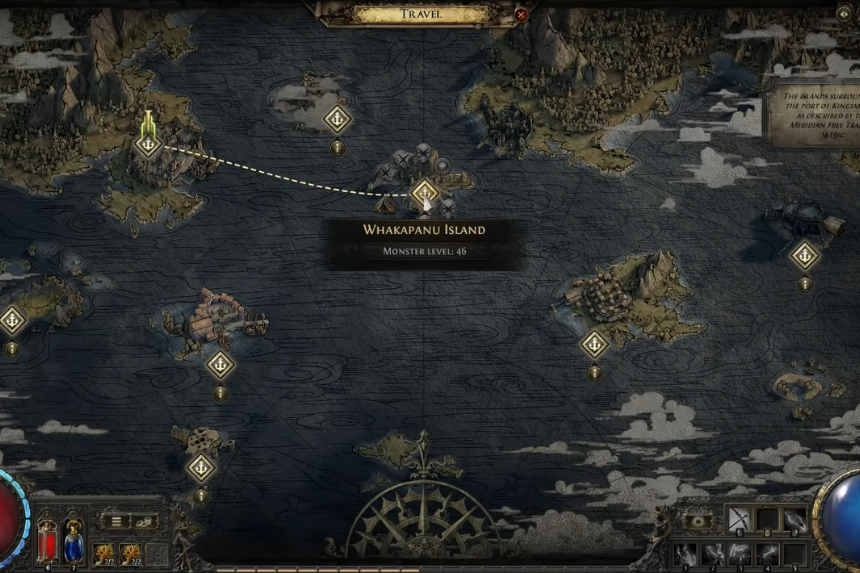Screen dimensions: 860x573
Task: Pick the fortress island anchor on the right
Action: tap(595, 344)
